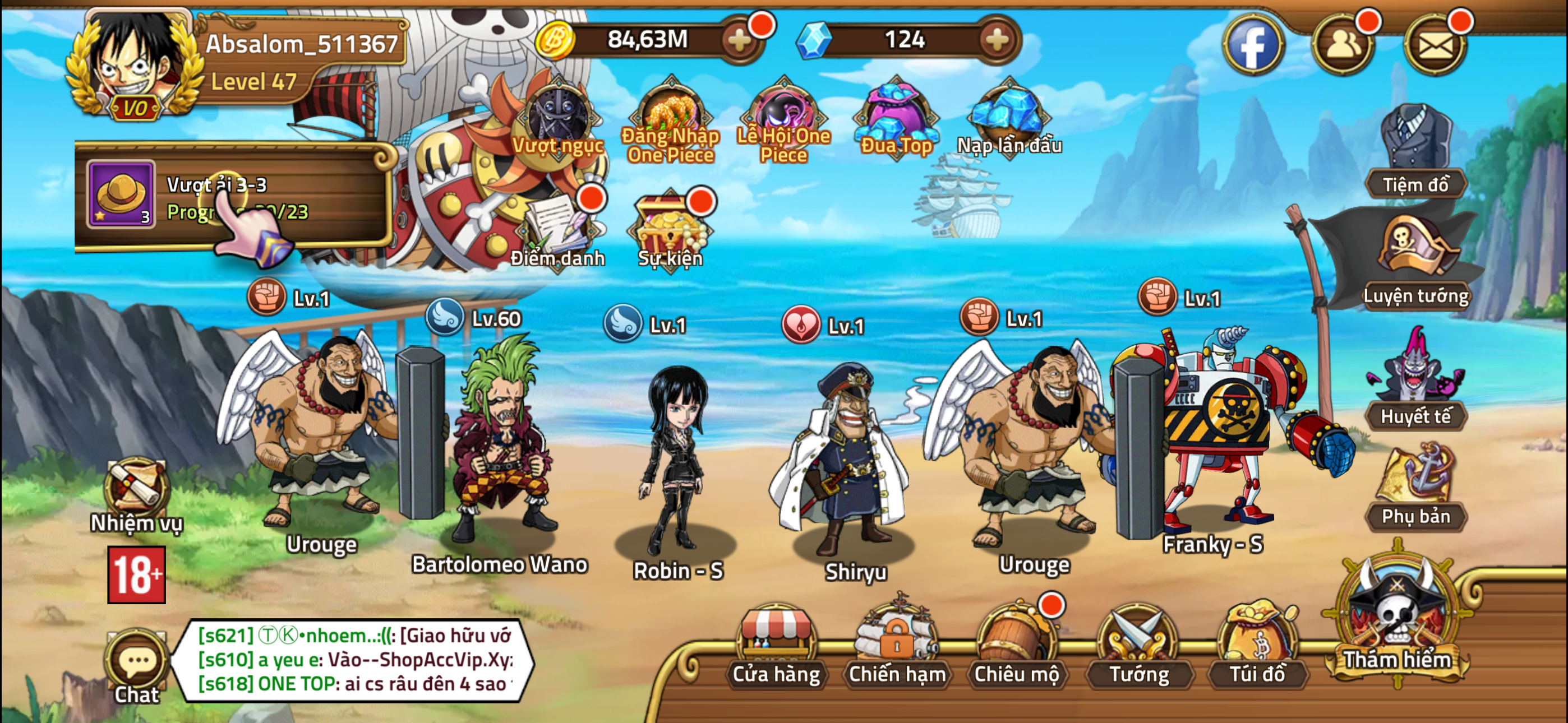Open the Facebook connect button
This screenshot has height=723, width=1568.
[x=1256, y=45]
